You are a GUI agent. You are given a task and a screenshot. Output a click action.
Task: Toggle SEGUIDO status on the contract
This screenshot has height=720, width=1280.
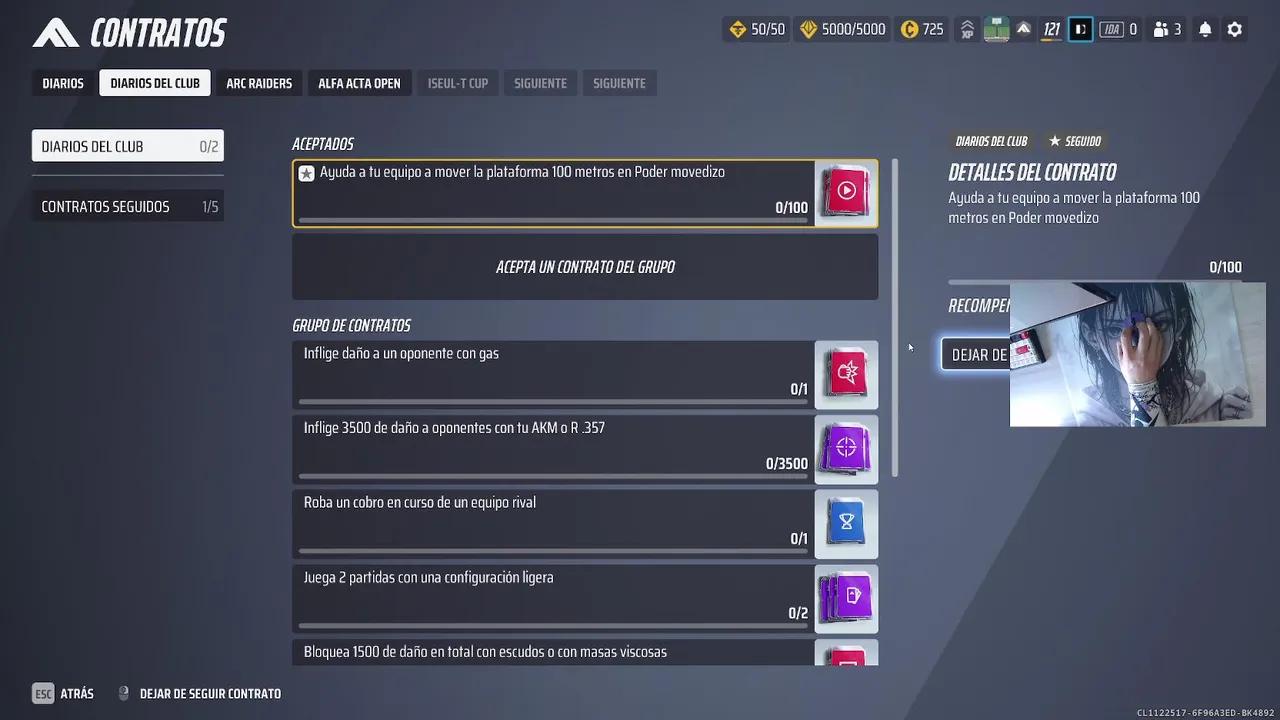pyautogui.click(x=1075, y=141)
